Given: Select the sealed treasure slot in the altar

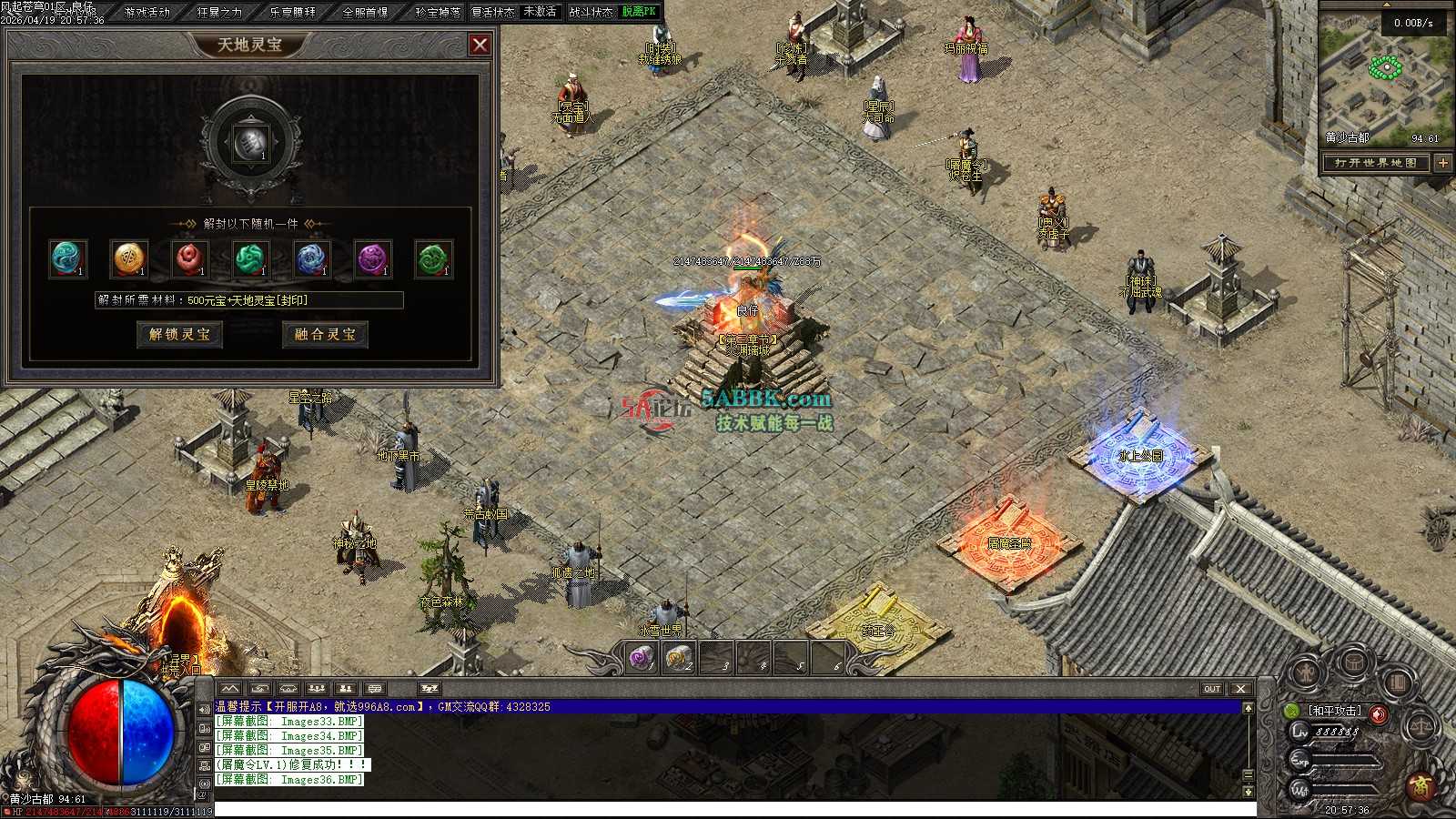Looking at the screenshot, I should pyautogui.click(x=251, y=143).
